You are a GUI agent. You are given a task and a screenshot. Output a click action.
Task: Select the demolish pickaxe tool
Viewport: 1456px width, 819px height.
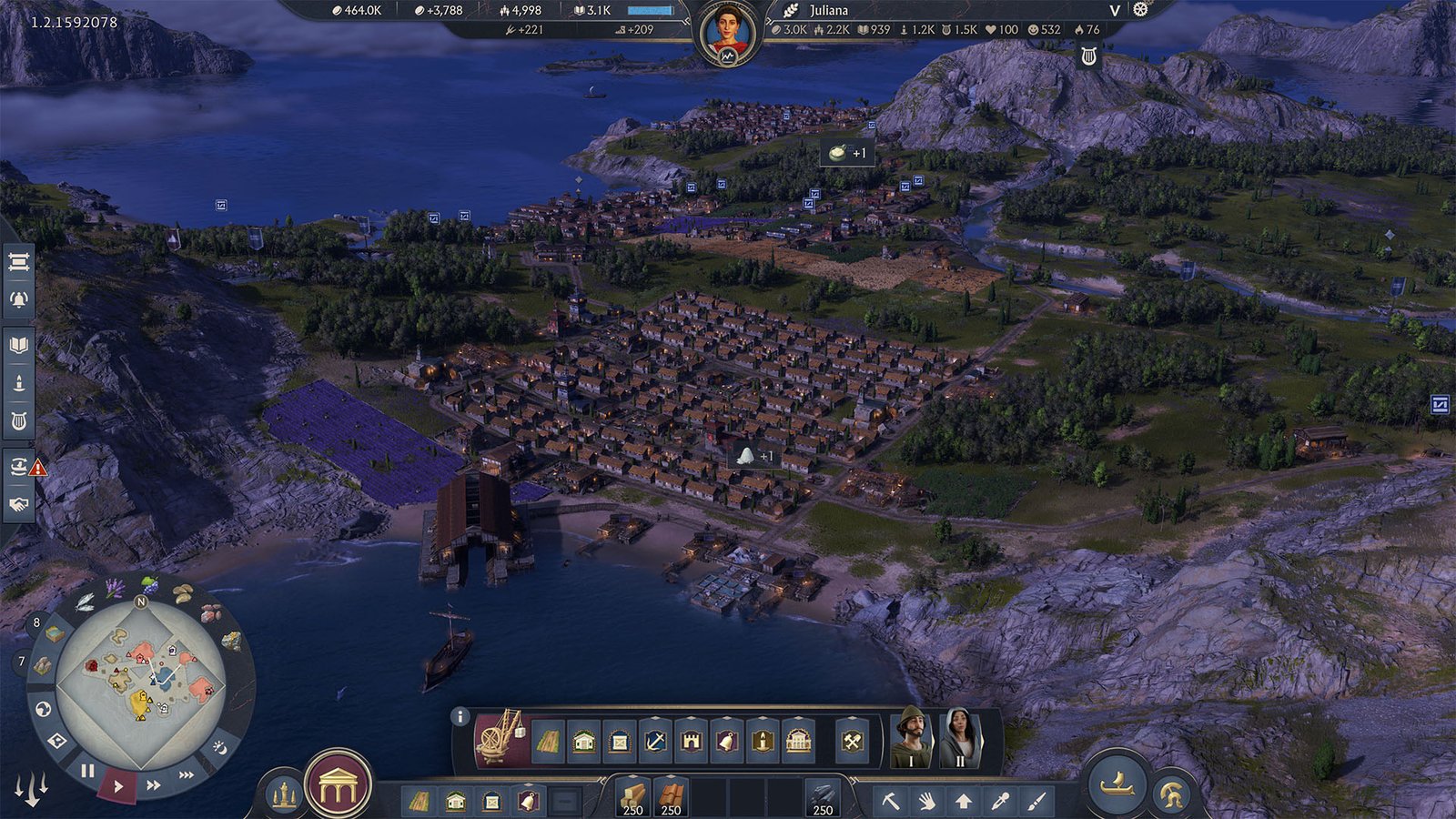click(891, 801)
